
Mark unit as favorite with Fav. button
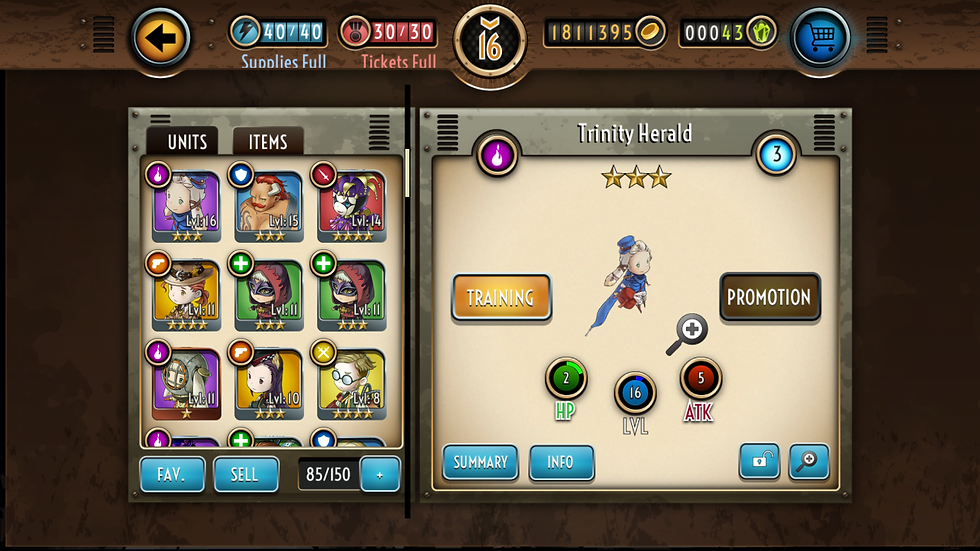(x=172, y=474)
